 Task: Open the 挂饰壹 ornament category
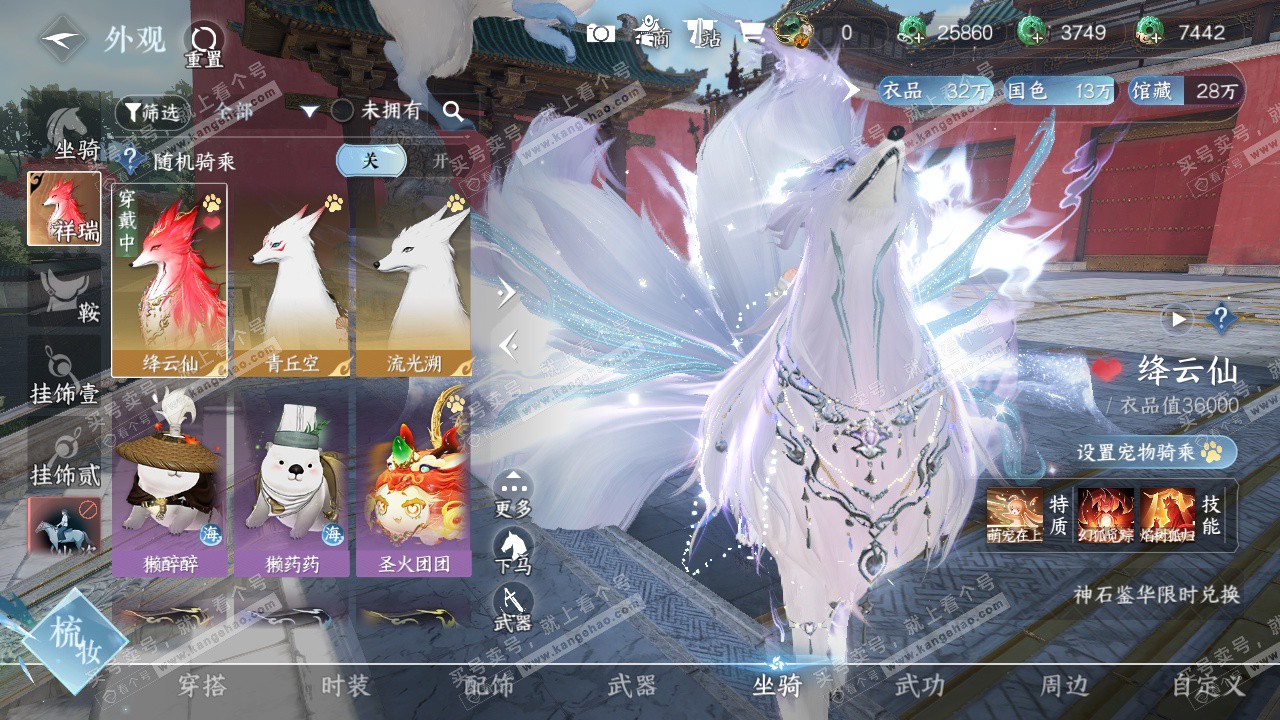tap(64, 375)
